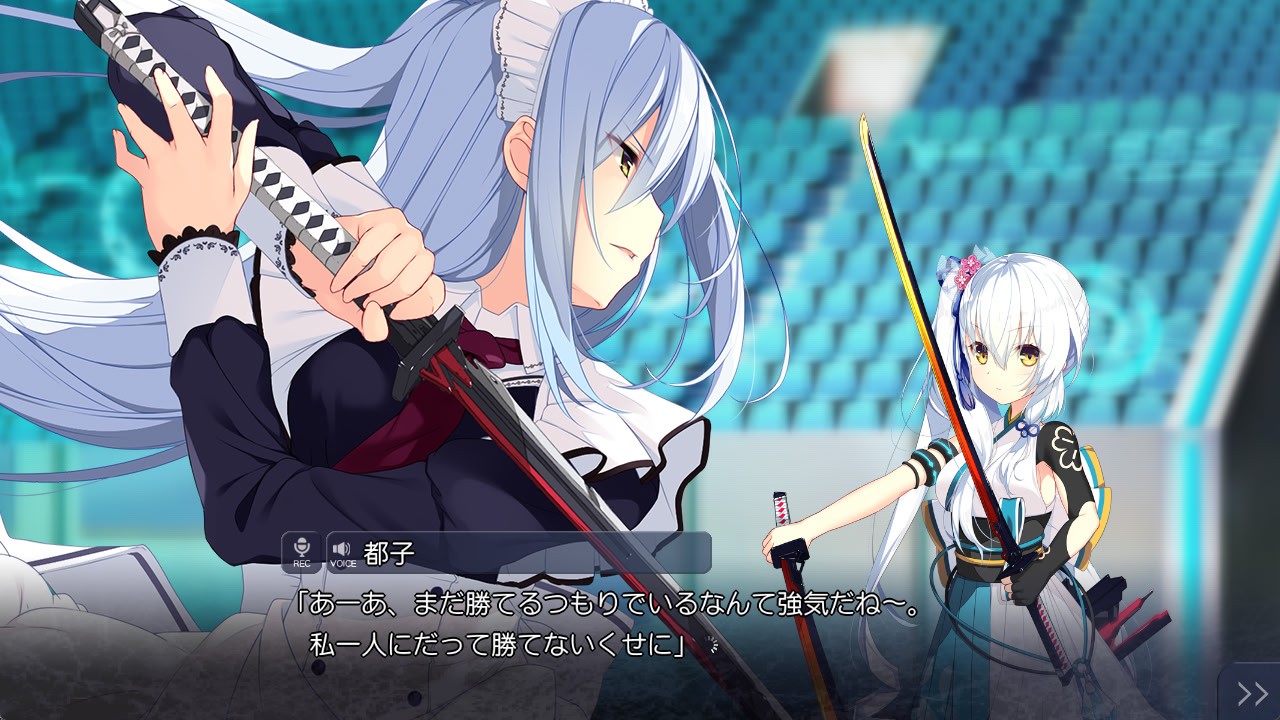
Task: Toggle voice recording via the REC button
Action: click(300, 550)
